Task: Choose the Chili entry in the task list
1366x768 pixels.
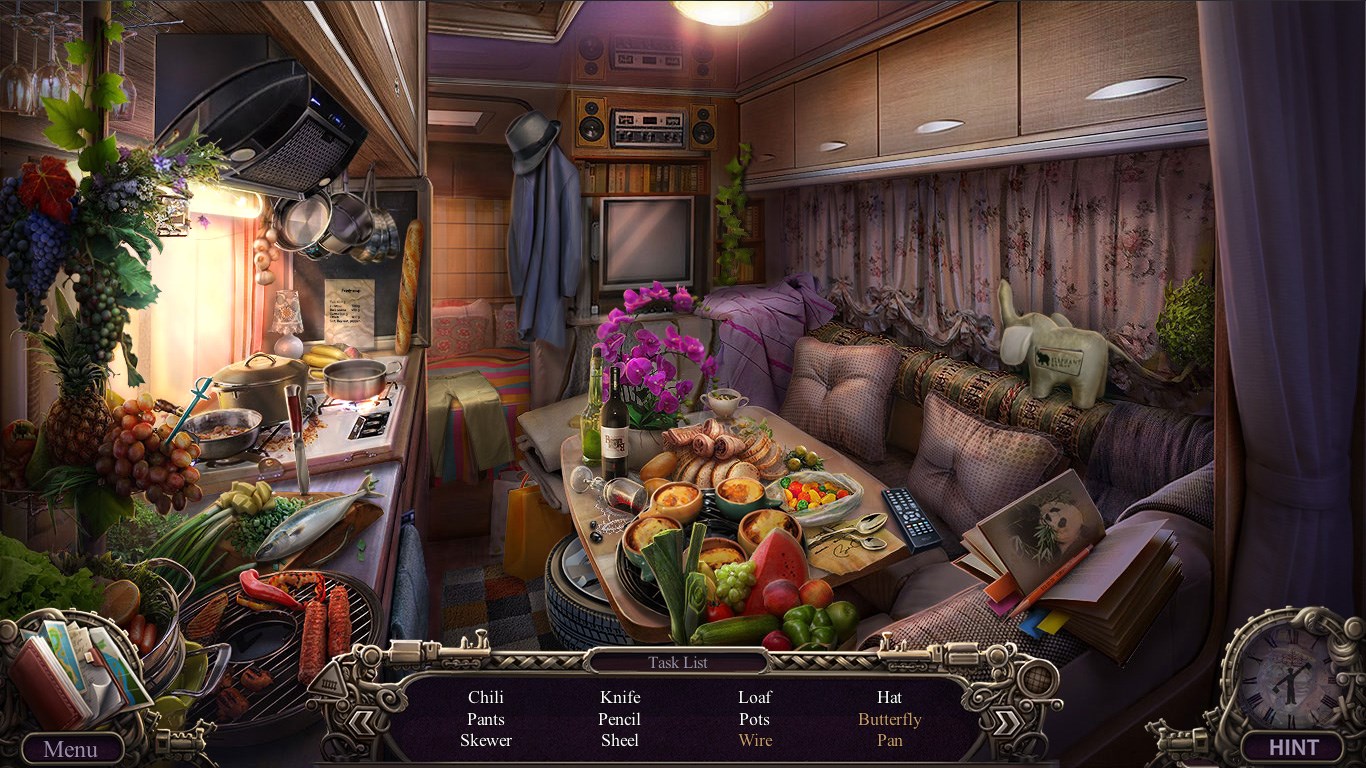Action: (486, 697)
